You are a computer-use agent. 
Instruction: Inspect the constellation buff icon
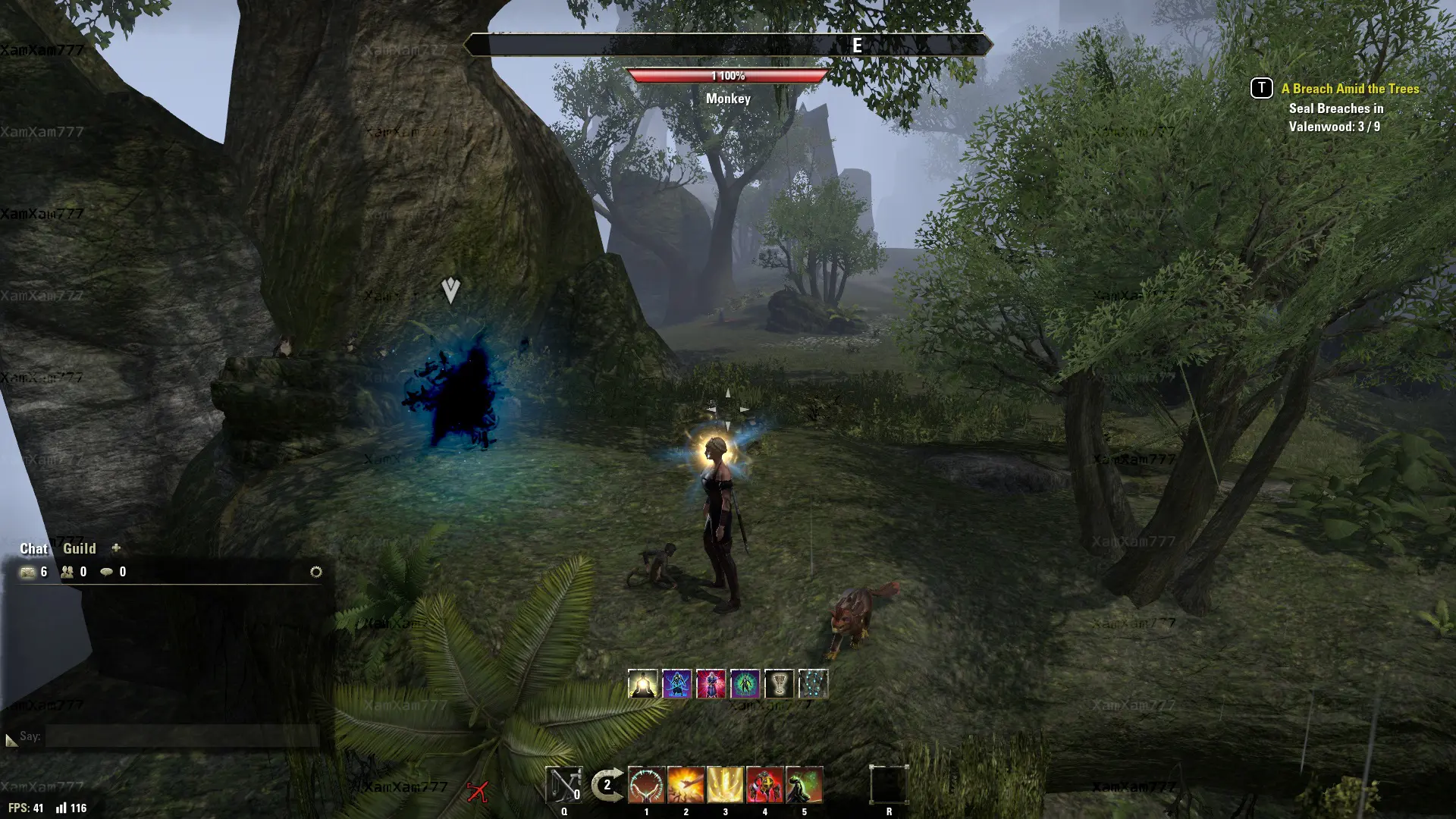[x=813, y=684]
